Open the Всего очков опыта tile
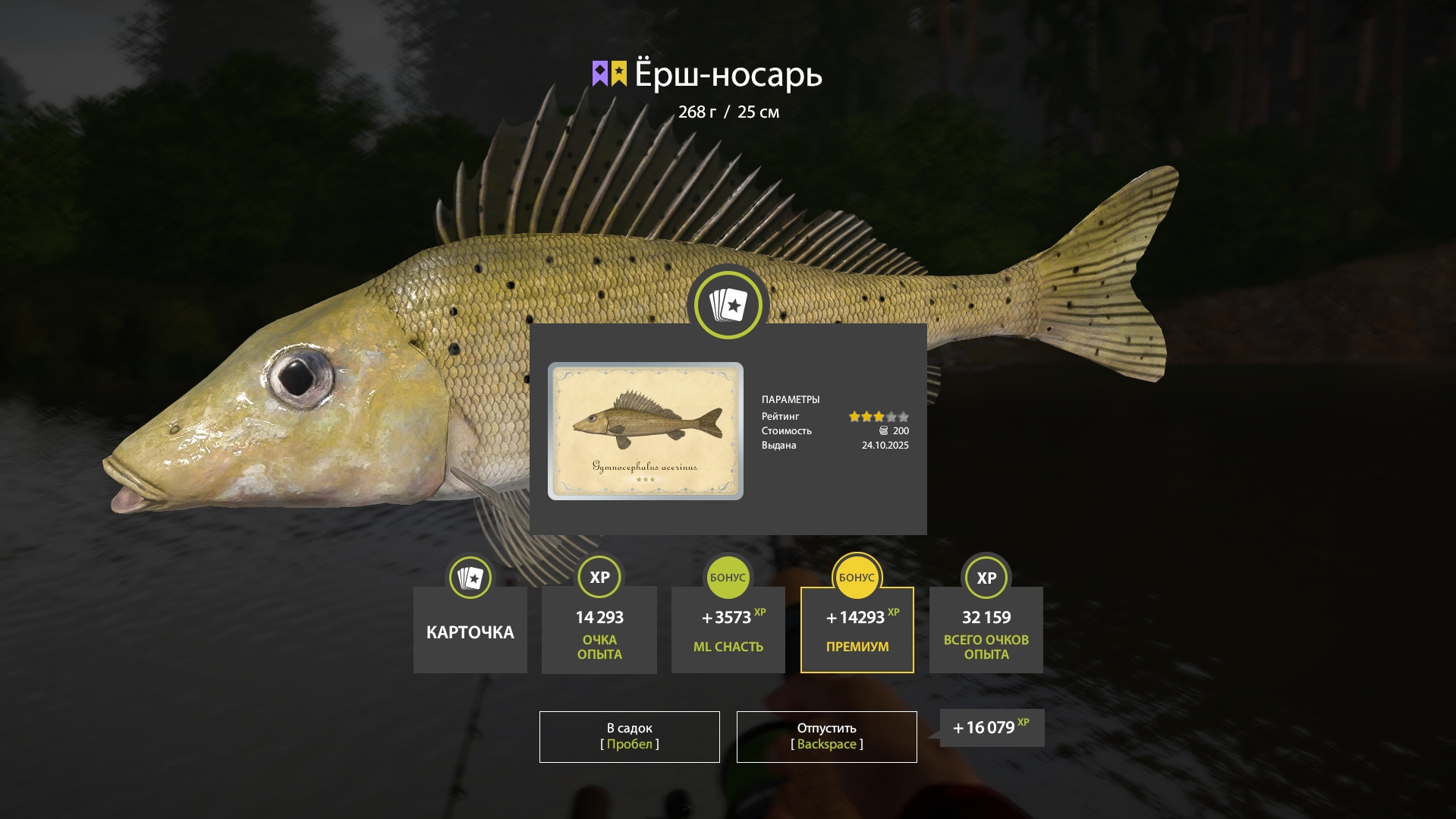This screenshot has height=819, width=1456. pos(986,630)
